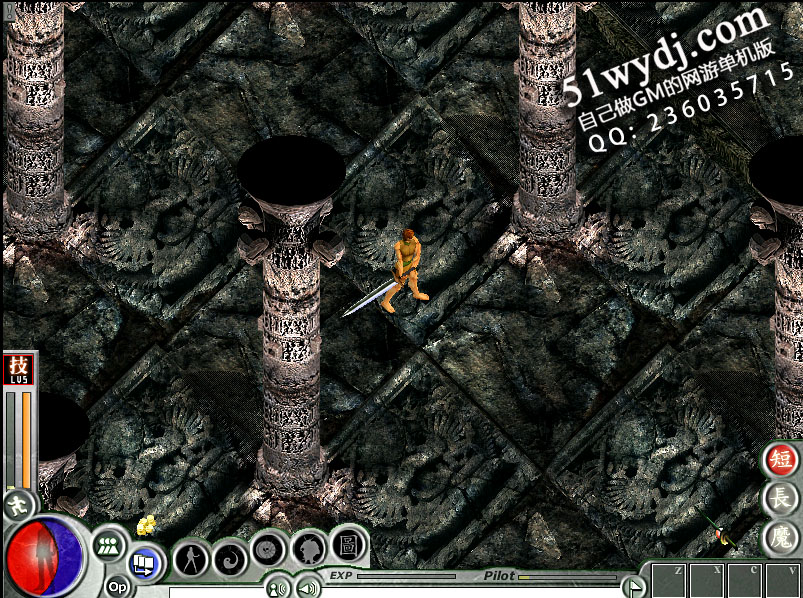
Task: Click the spiral swirl icon
Action: click(231, 556)
